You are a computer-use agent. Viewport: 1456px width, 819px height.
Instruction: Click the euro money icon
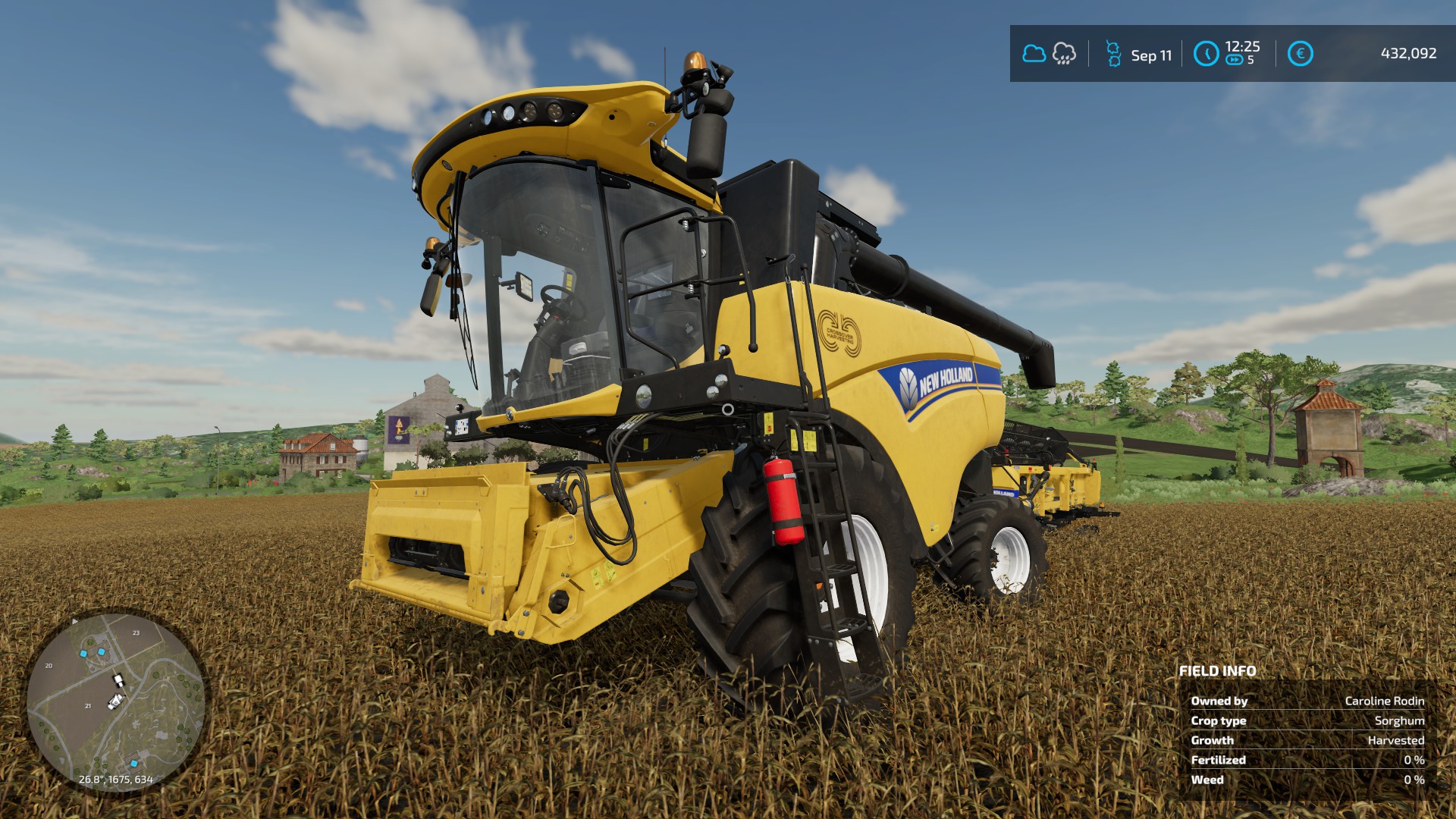(1300, 54)
